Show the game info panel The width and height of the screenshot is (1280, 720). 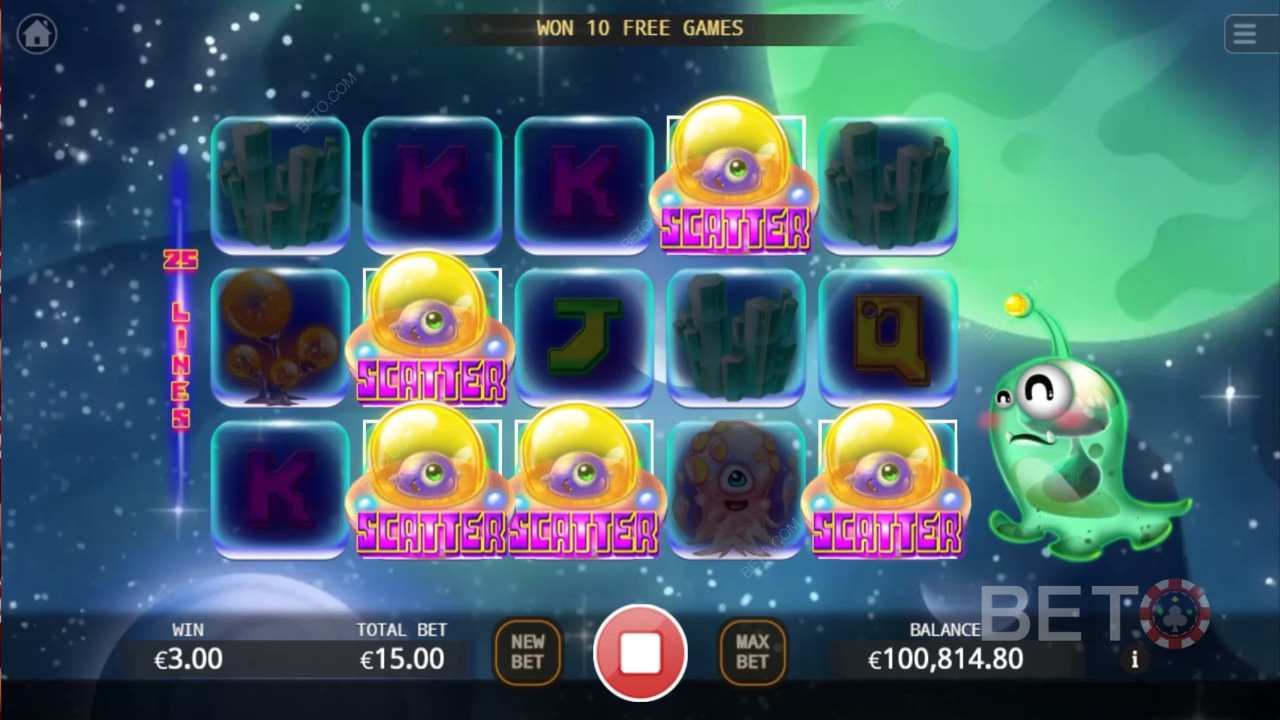tap(1135, 660)
